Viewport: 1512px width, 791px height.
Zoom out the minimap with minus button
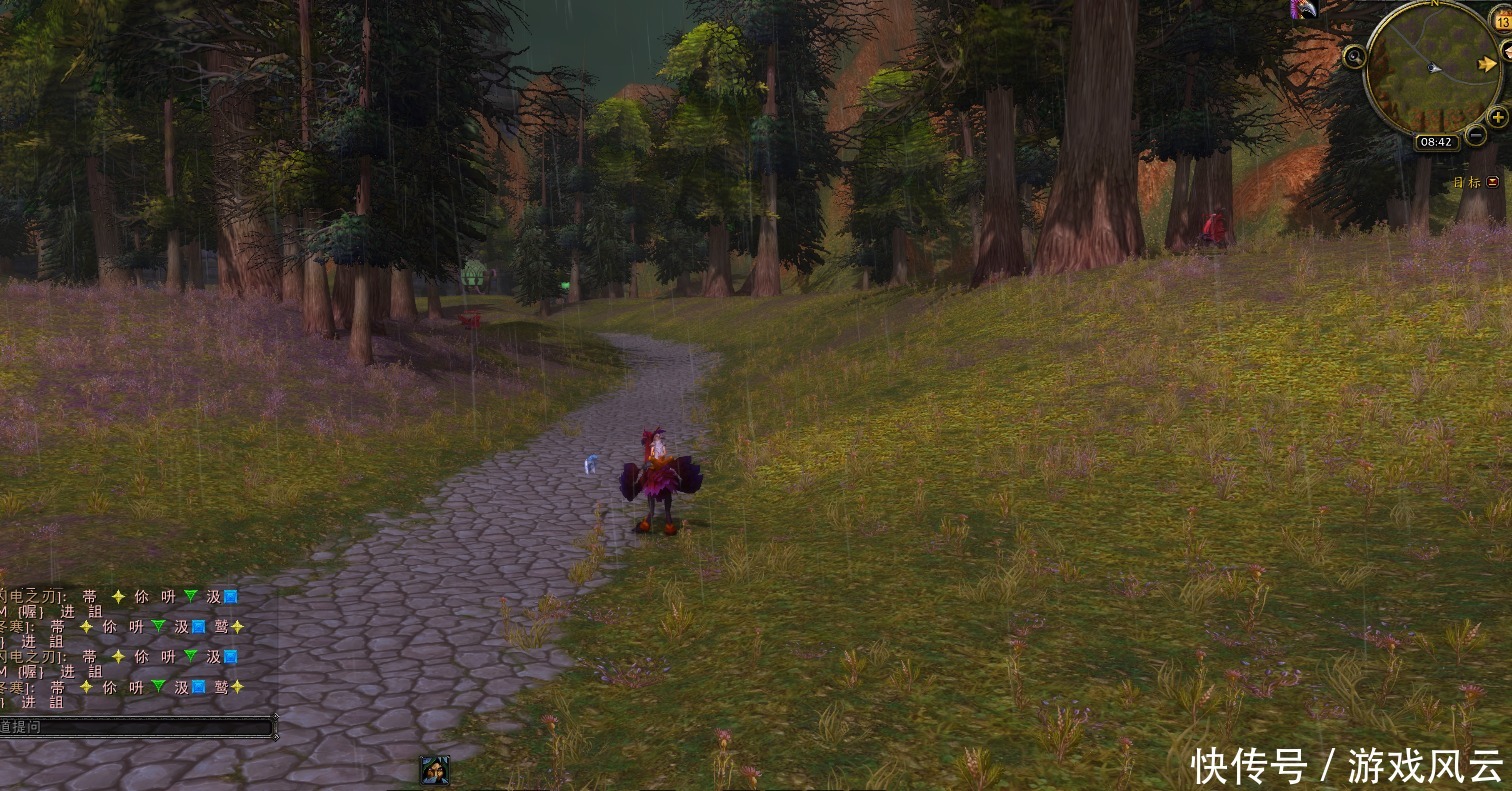(1476, 135)
